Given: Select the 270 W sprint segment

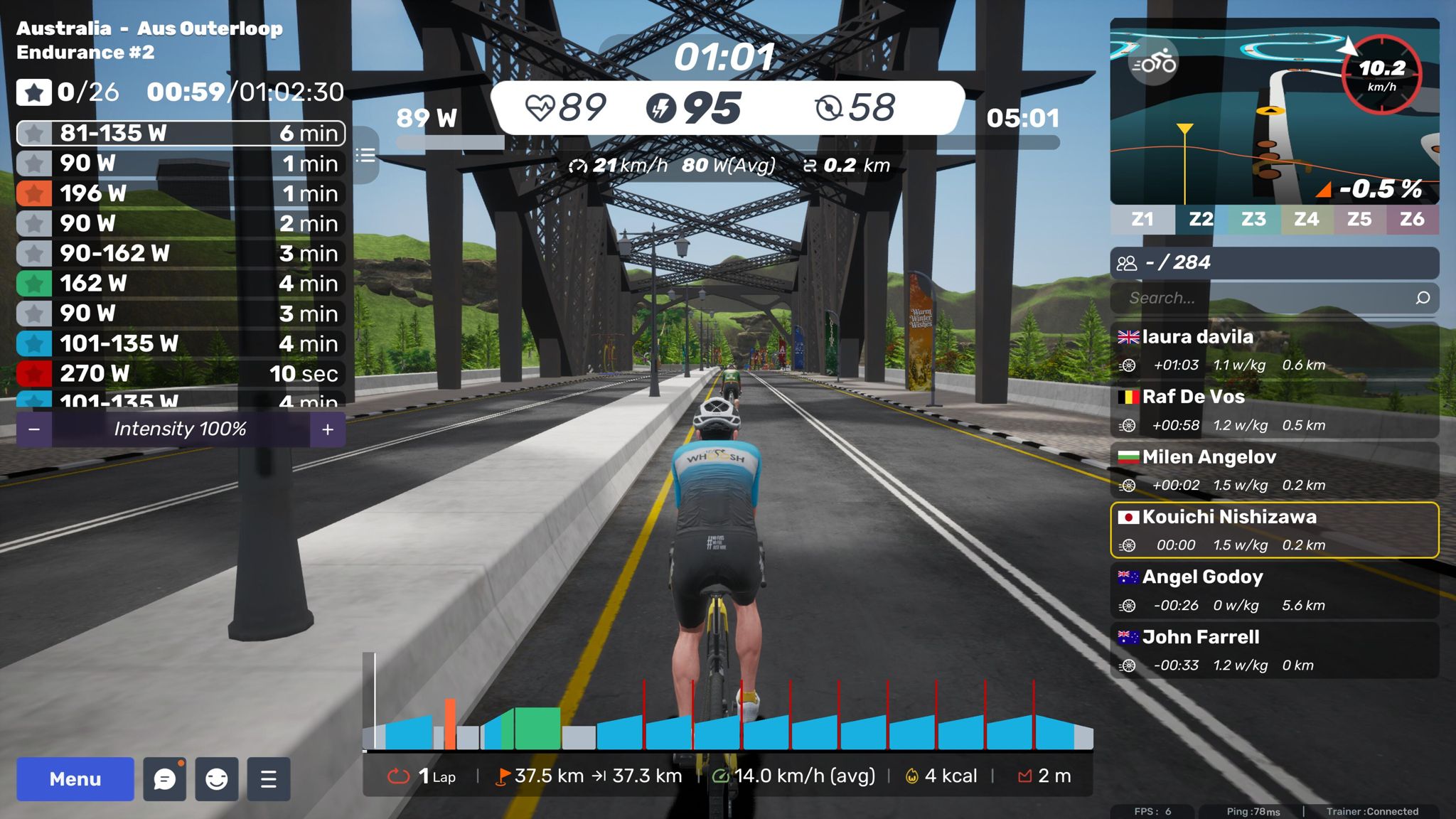Looking at the screenshot, I should 181,373.
